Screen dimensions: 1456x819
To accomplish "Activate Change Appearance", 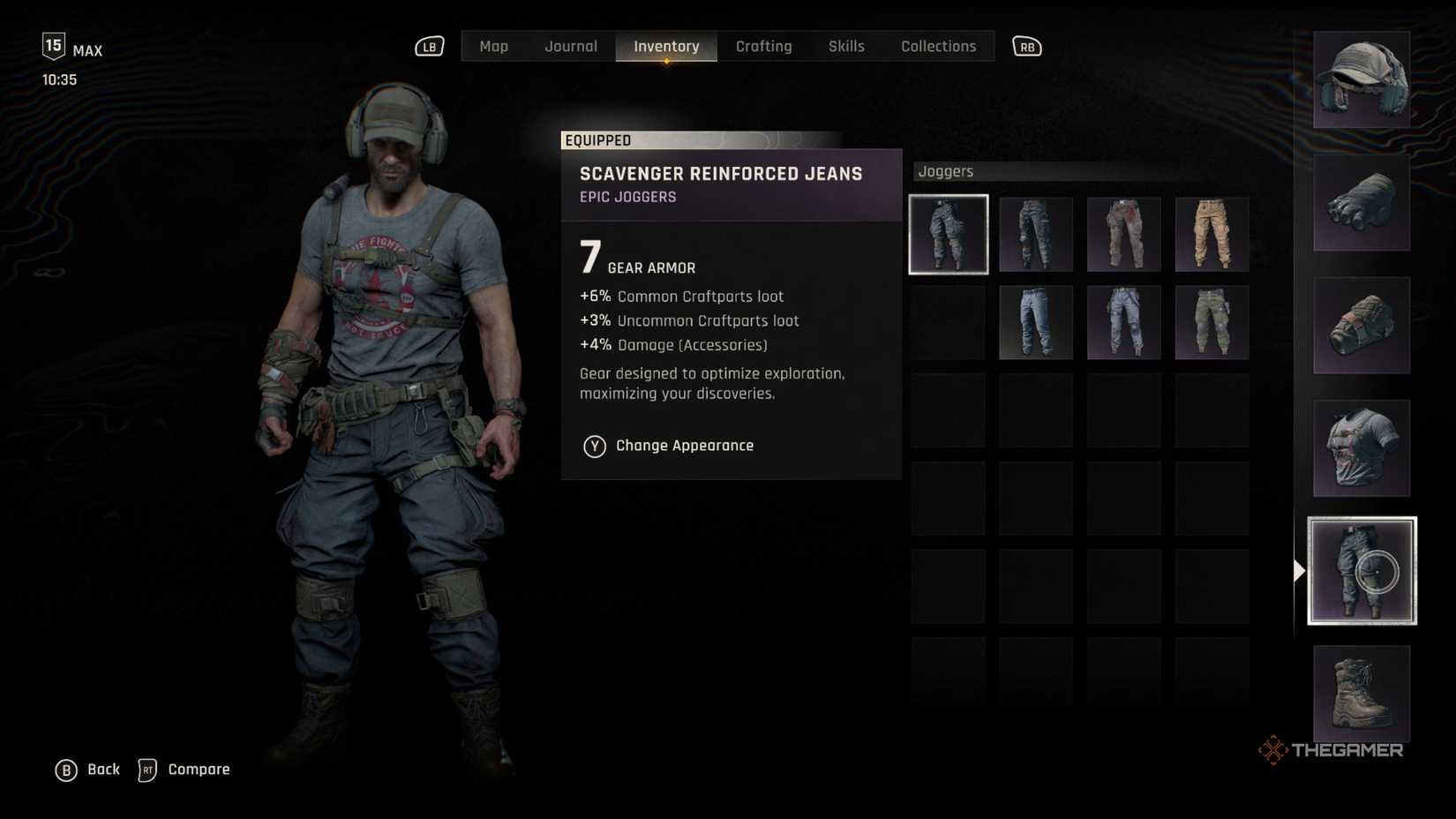I will point(684,446).
